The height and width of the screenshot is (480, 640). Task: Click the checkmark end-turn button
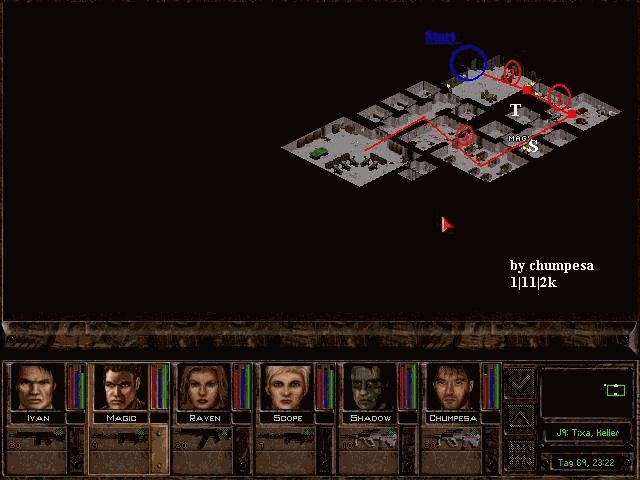click(520, 382)
